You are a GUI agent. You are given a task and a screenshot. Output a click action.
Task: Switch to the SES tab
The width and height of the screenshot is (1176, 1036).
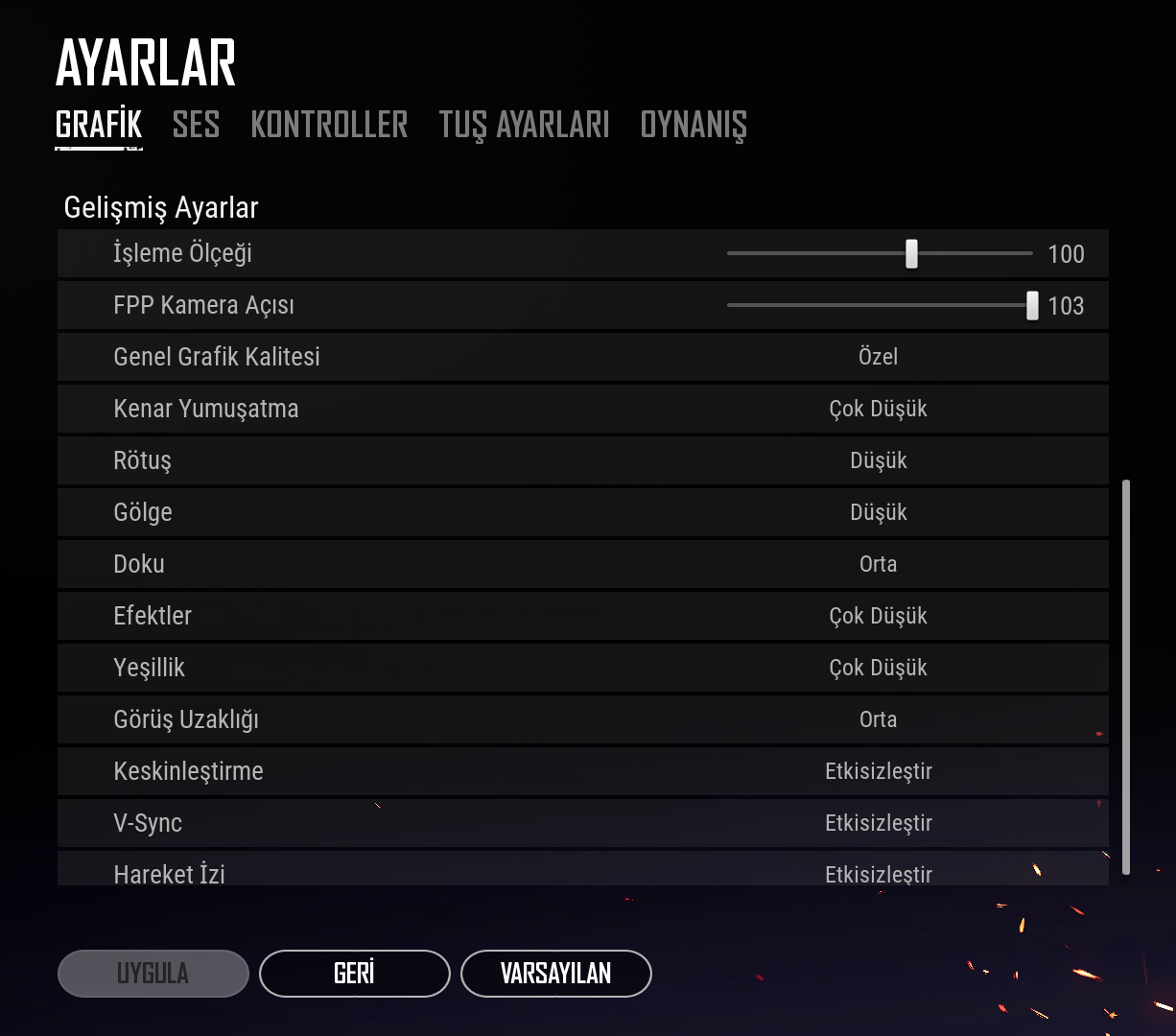tap(196, 125)
